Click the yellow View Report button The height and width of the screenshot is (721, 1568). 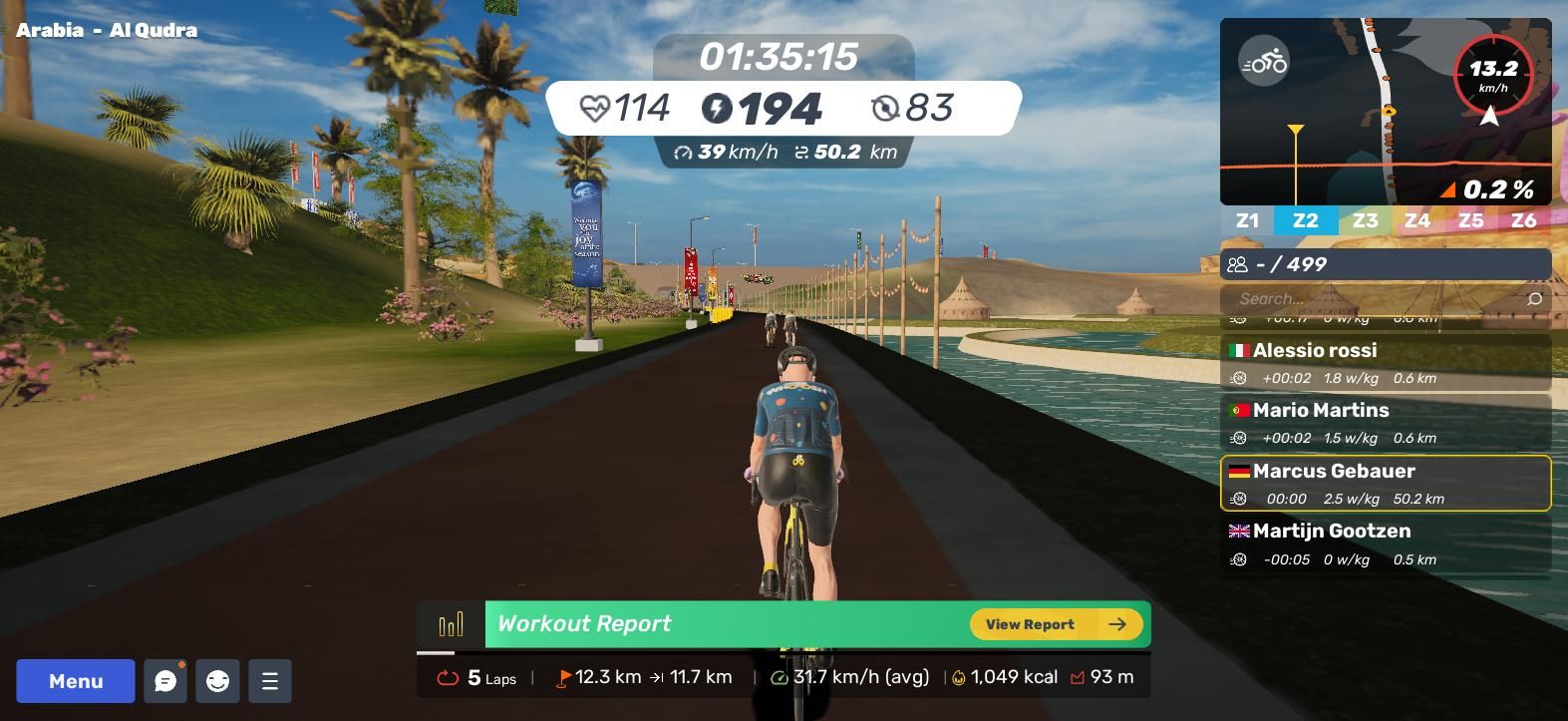(1056, 624)
